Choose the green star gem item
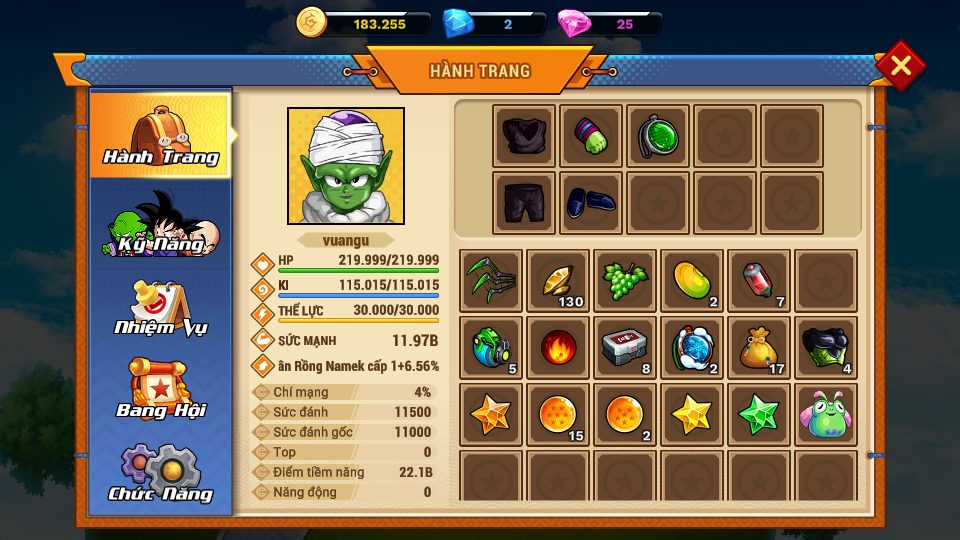Image resolution: width=960 pixels, height=540 pixels. click(x=759, y=414)
